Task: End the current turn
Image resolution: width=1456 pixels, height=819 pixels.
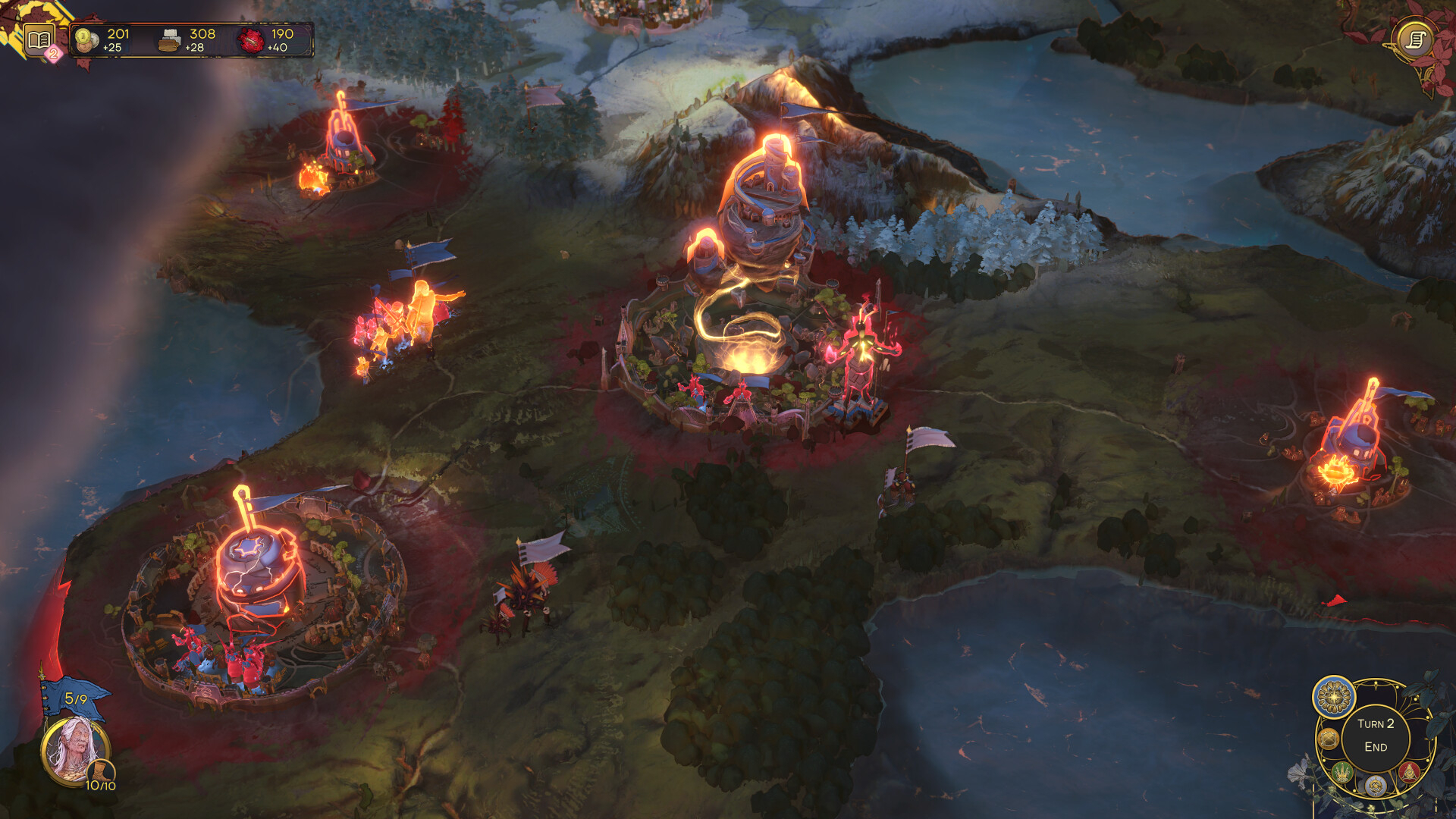Action: tap(1375, 736)
